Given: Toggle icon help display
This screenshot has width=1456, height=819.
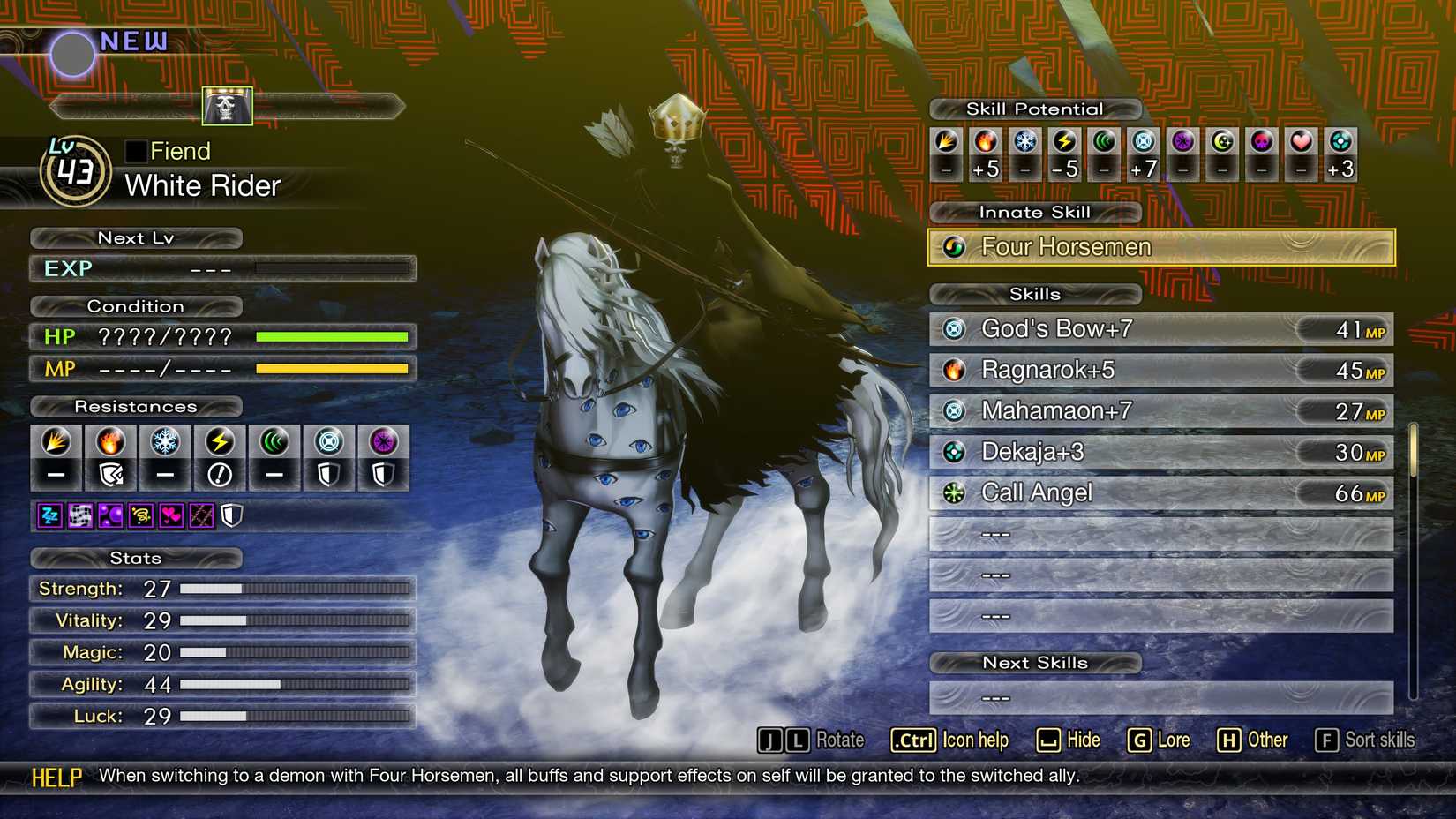Looking at the screenshot, I should [951, 740].
